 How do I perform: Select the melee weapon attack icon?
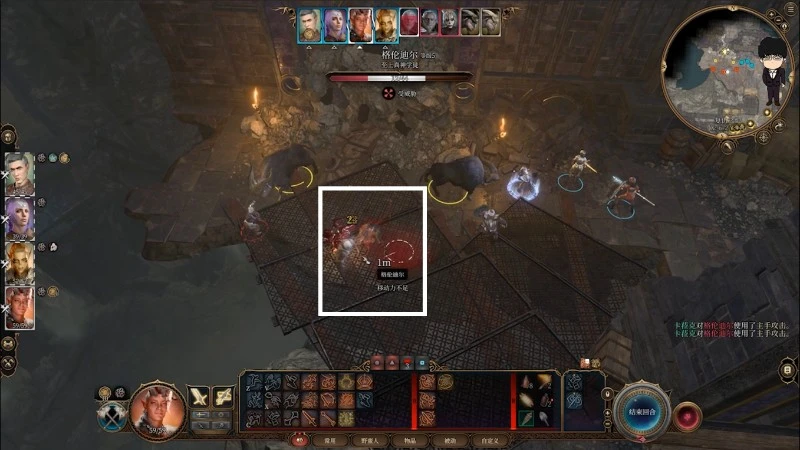tap(200, 397)
